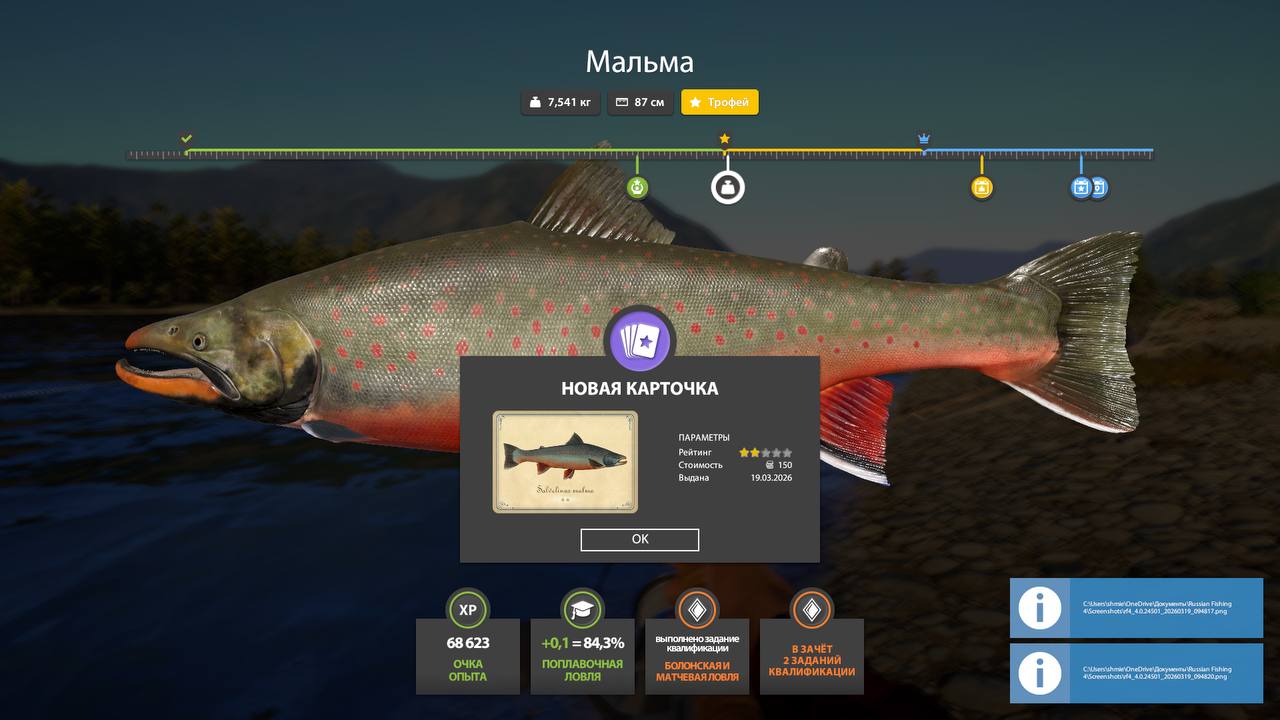Image resolution: width=1280 pixels, height=720 pixels.
Task: Click the blue calendar star icon near scale's end
Action: pos(1081,186)
